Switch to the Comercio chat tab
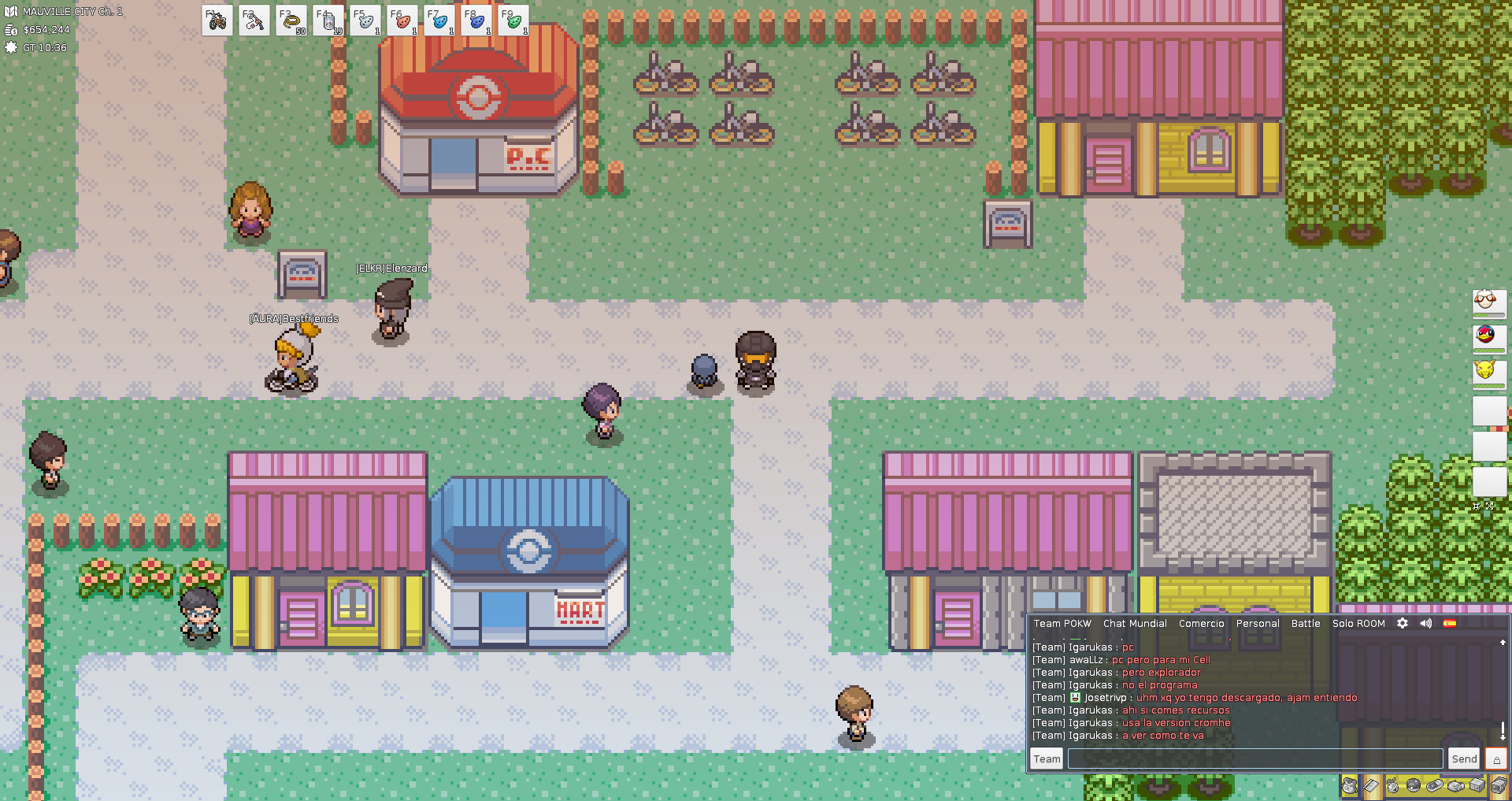1512x801 pixels. click(x=1201, y=624)
